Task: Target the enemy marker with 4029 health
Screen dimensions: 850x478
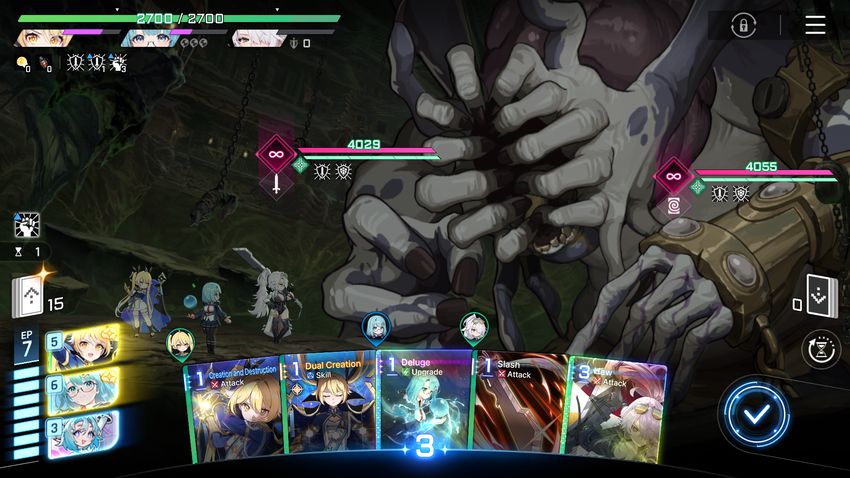Action: point(276,155)
